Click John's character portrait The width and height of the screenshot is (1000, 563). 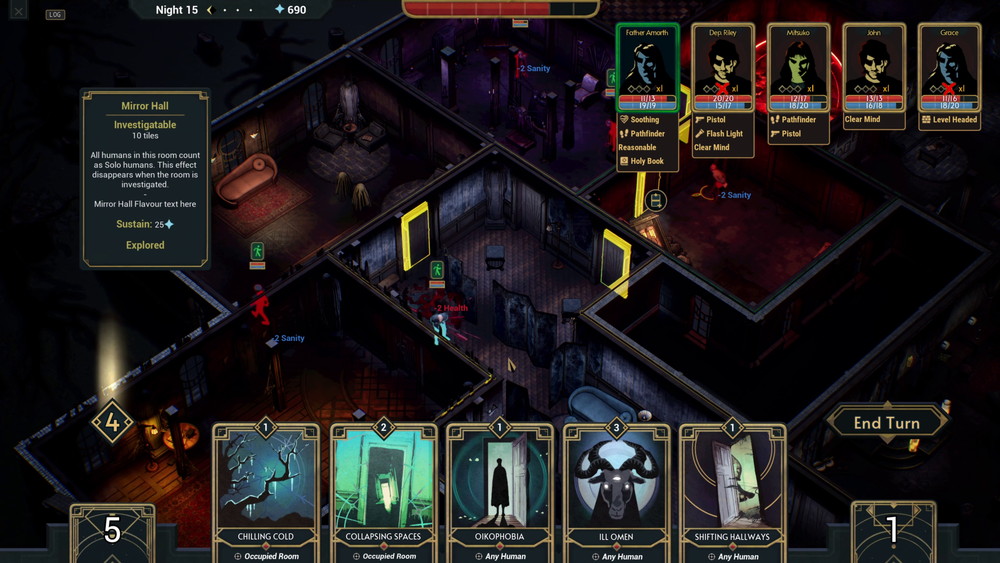tap(873, 67)
